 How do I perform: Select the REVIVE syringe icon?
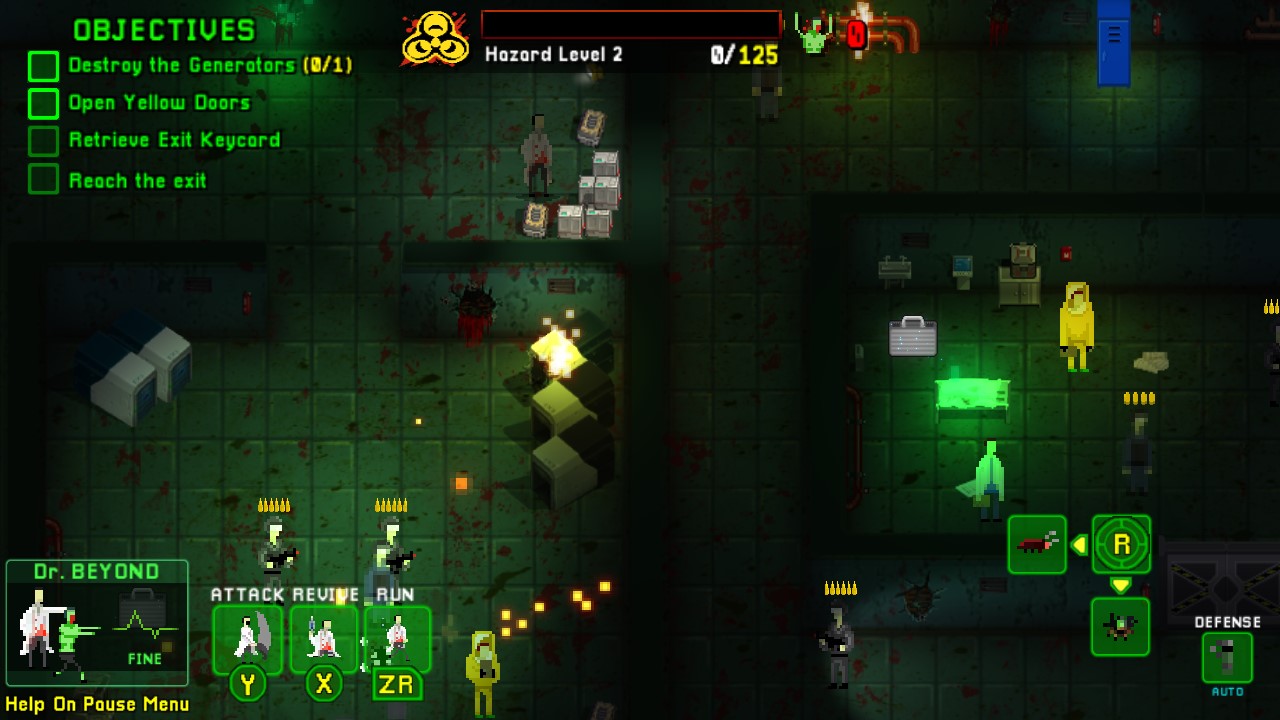[x=322, y=638]
